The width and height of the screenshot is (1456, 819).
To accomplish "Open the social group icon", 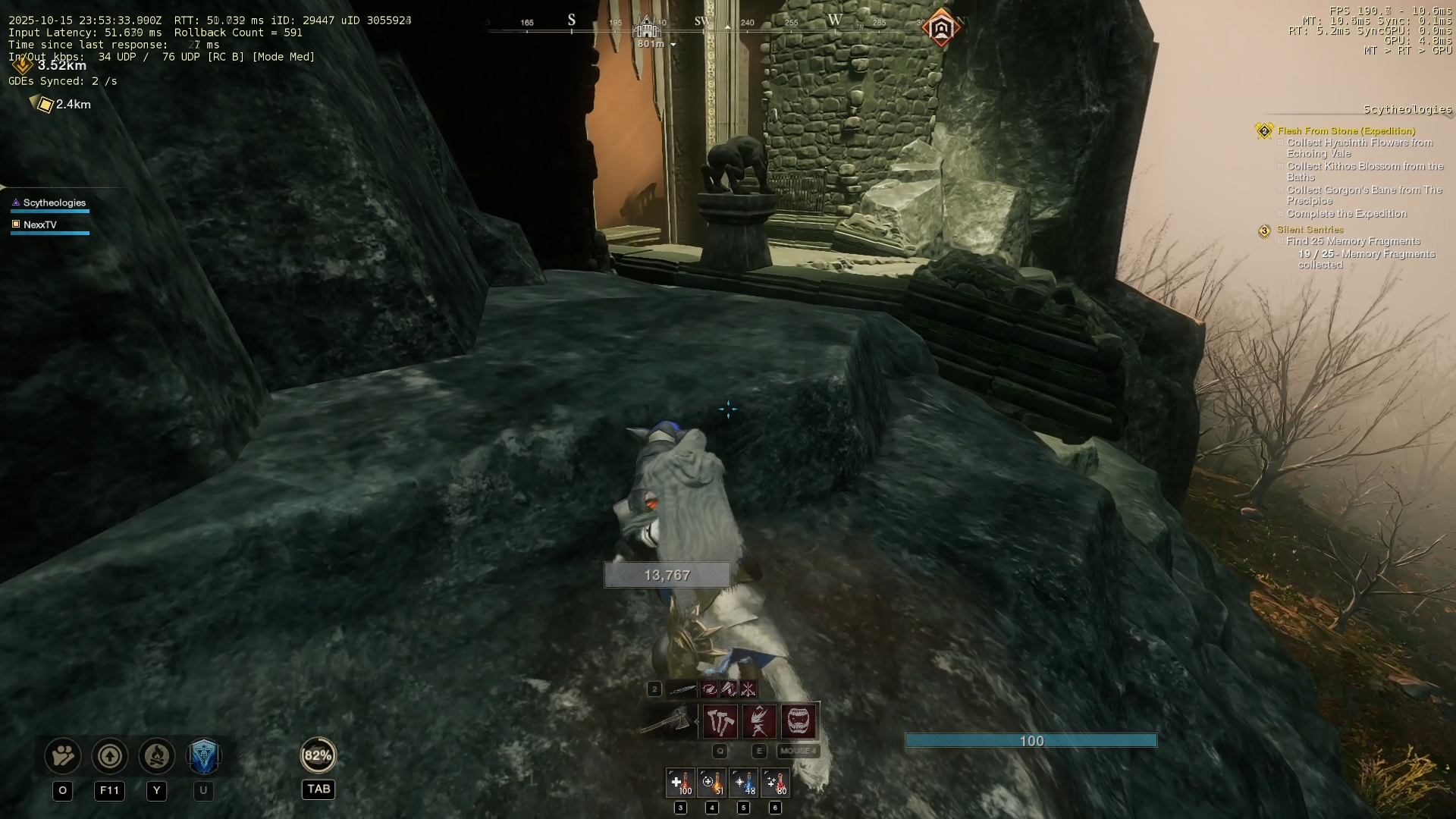I will pos(63,756).
